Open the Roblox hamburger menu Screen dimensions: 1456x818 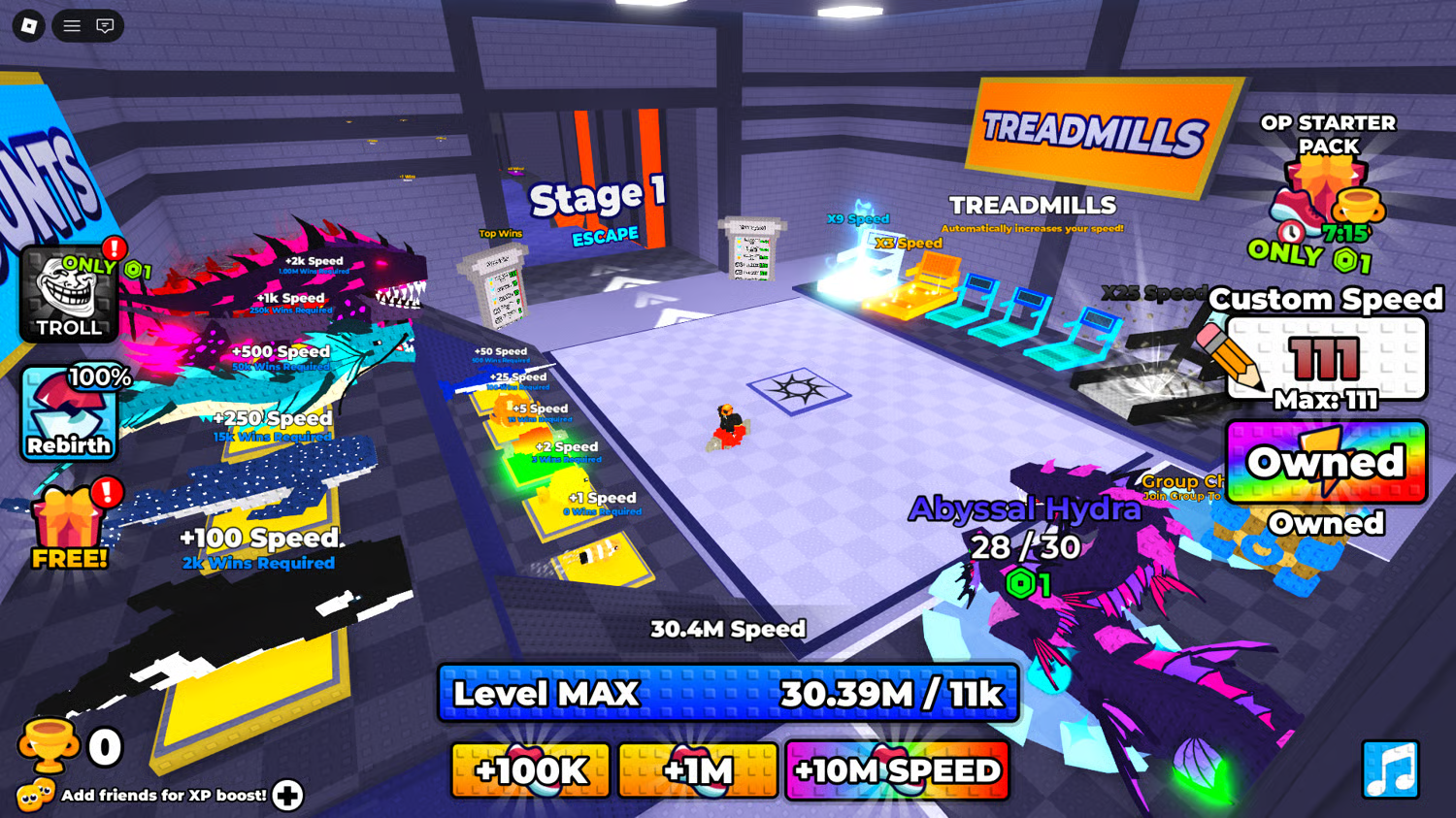click(72, 26)
